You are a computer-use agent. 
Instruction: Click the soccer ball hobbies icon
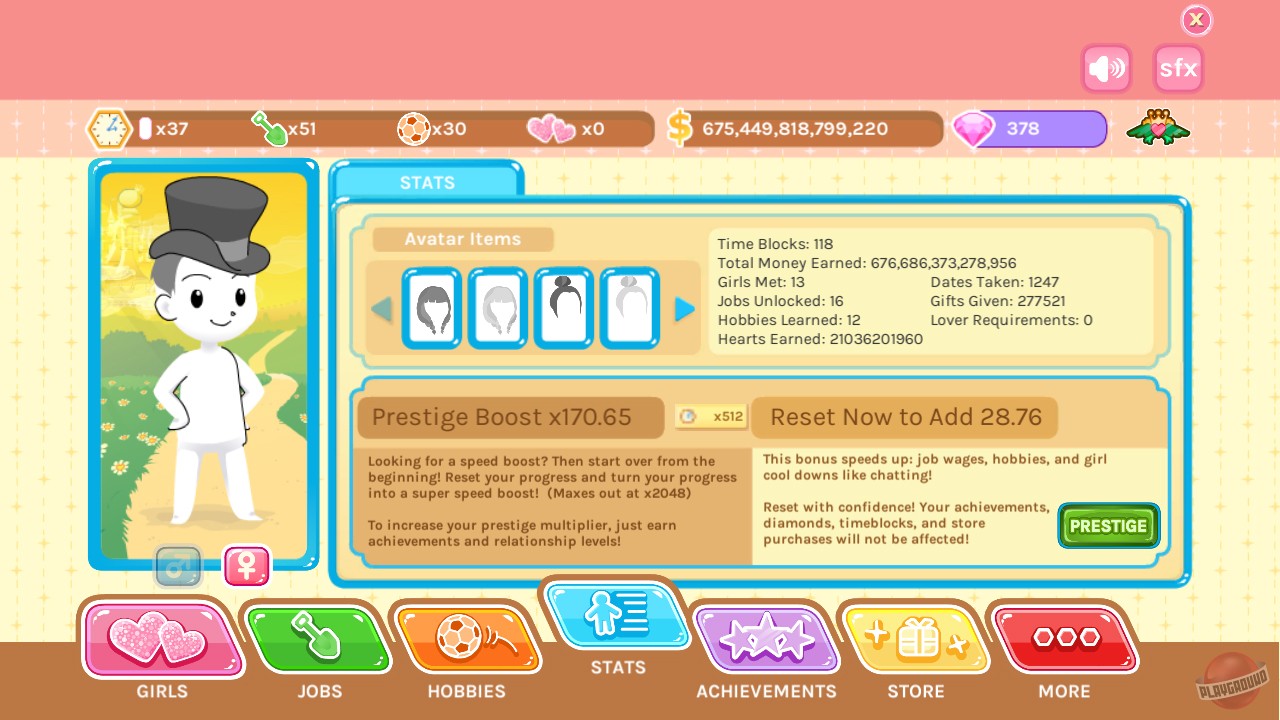(413, 128)
